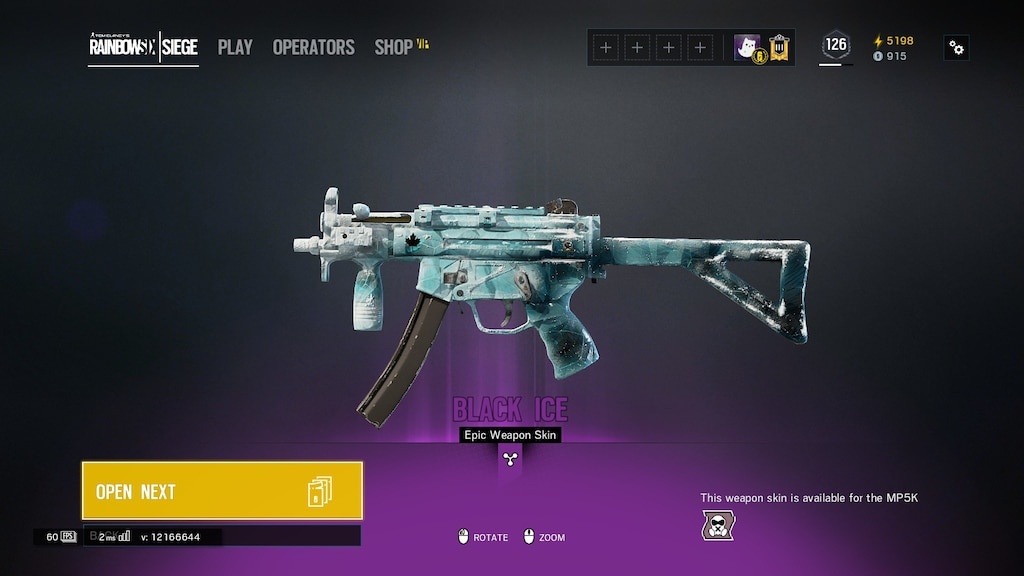Go to the Play menu

pyautogui.click(x=235, y=47)
